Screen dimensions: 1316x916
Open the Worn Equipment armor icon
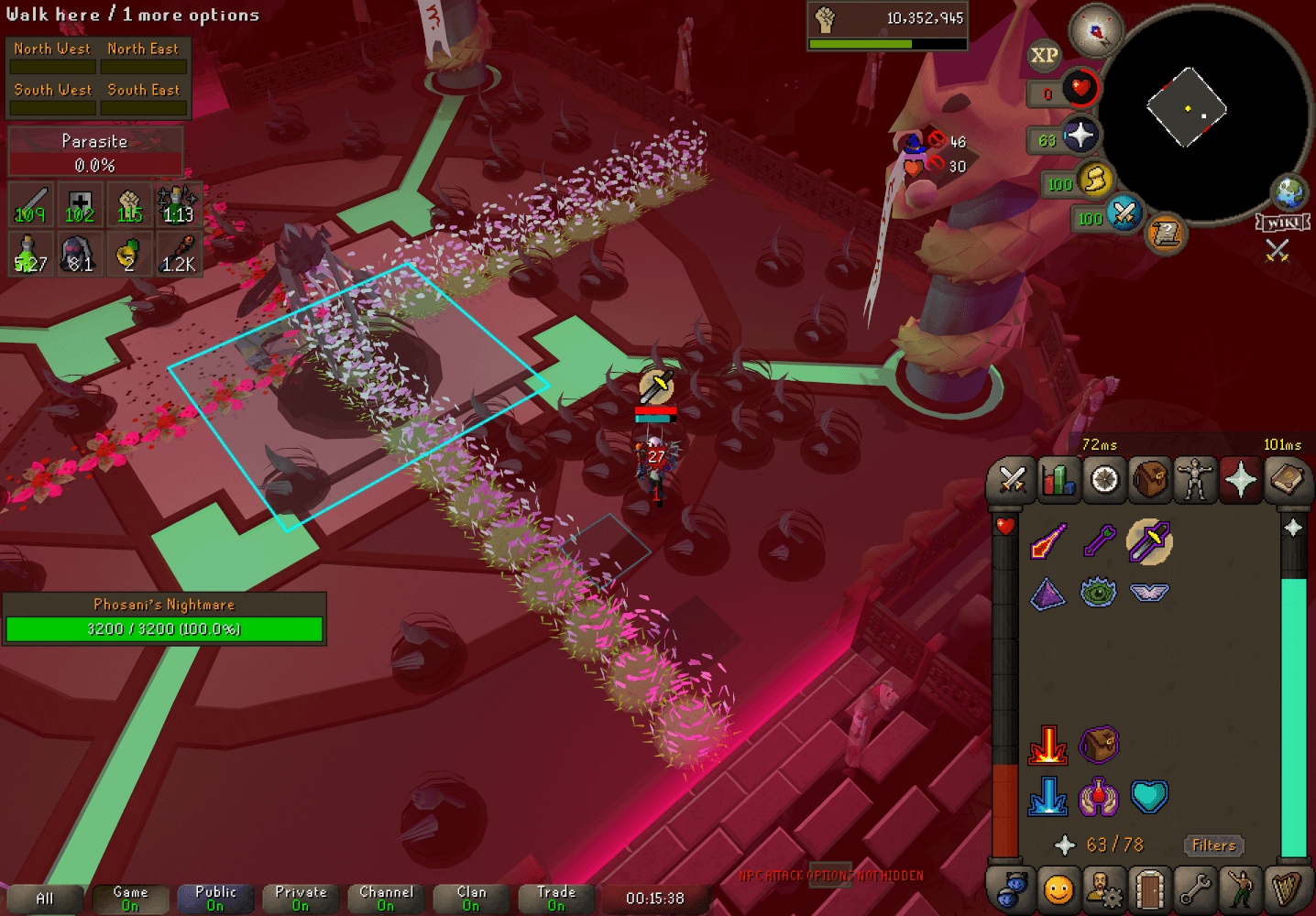1196,479
